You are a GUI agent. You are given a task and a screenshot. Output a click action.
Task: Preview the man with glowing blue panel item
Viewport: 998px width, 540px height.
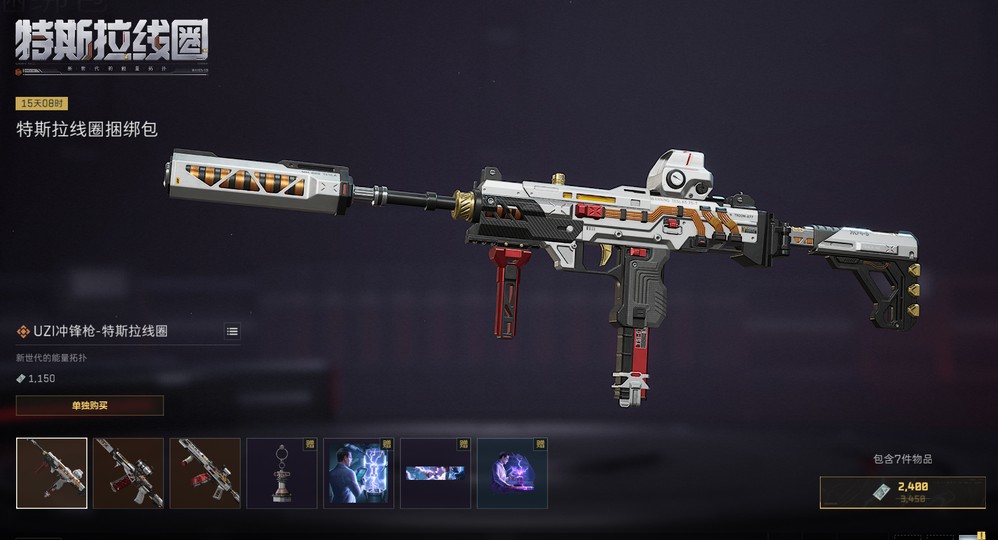pyautogui.click(x=358, y=472)
